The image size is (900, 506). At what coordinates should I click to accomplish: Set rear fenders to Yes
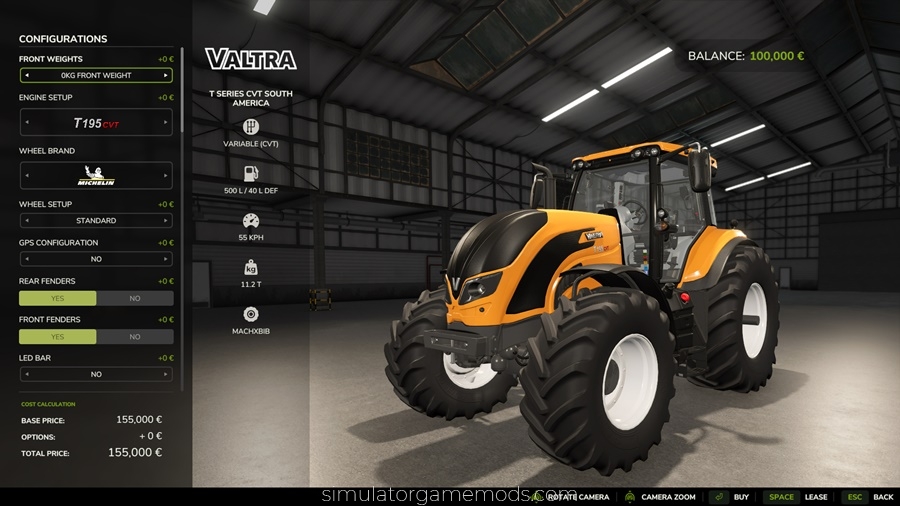pos(57,298)
